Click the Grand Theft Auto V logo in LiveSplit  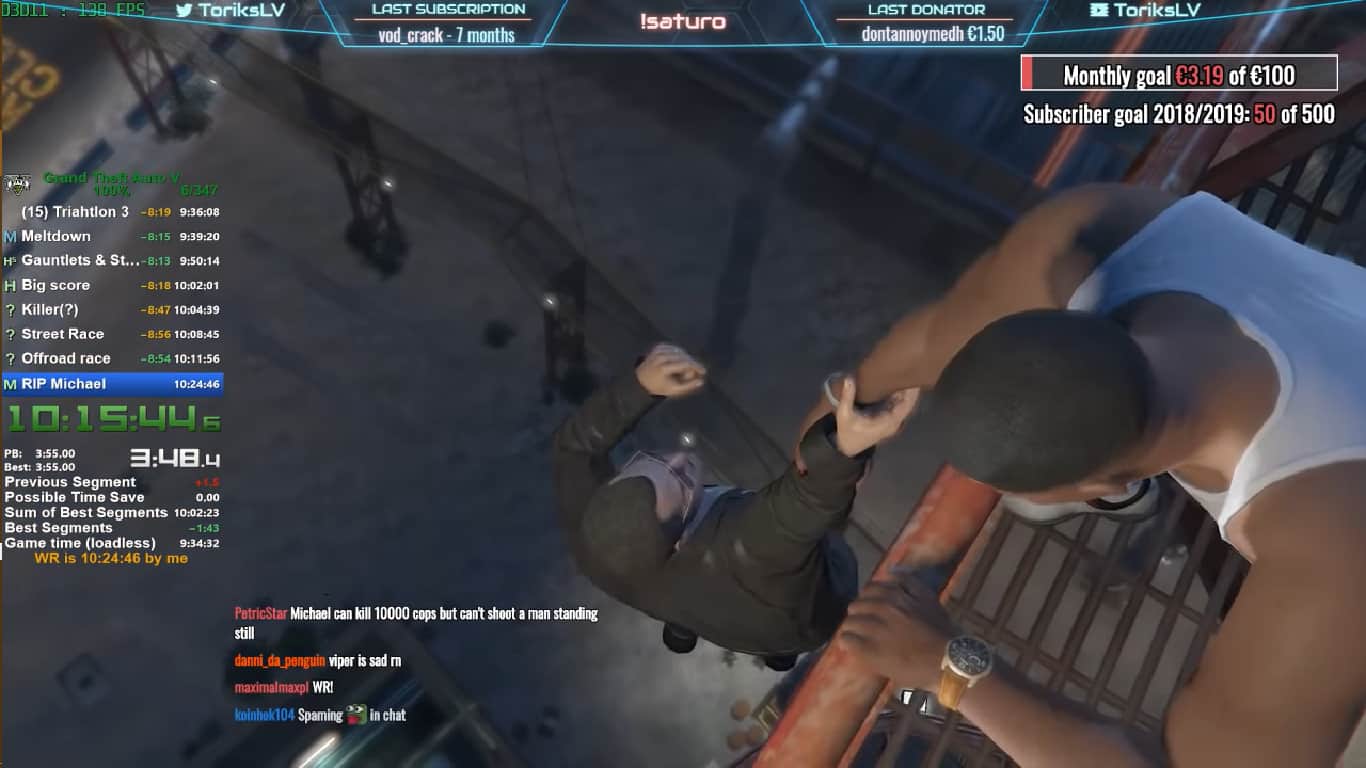tap(17, 182)
